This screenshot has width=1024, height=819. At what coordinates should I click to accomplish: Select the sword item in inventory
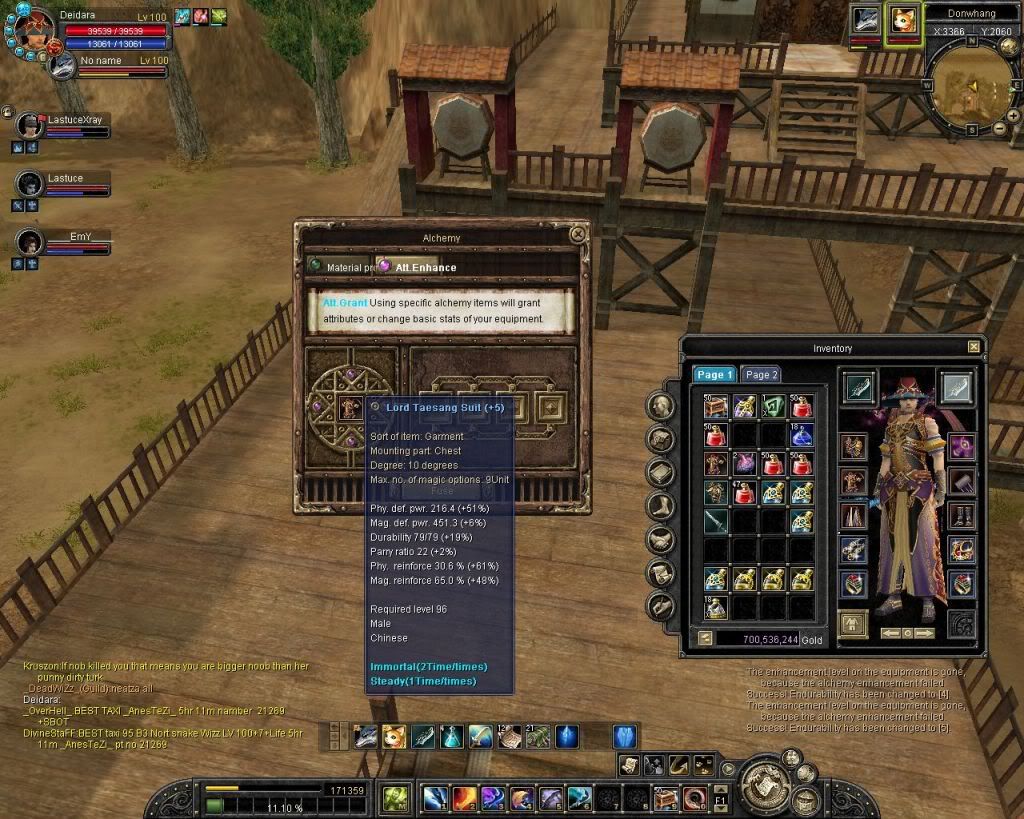point(715,521)
